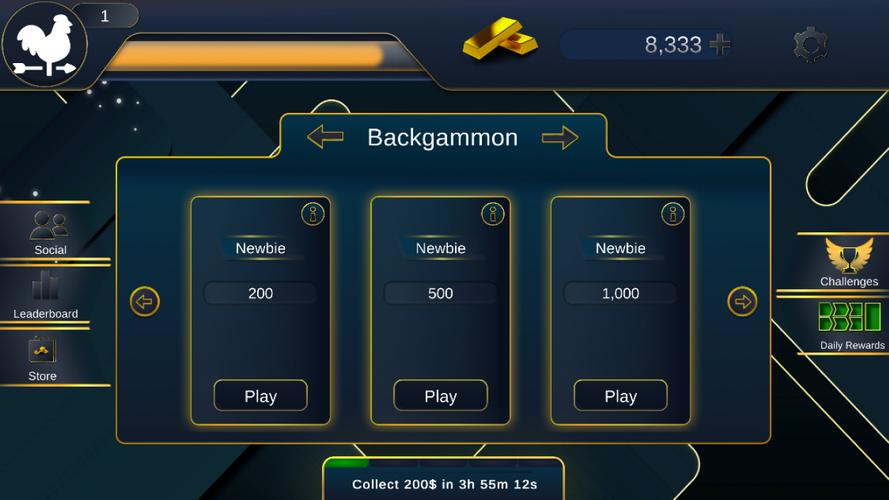Screen dimensions: 889x500
Task: Open the Leaderboard
Action: (x=46, y=295)
